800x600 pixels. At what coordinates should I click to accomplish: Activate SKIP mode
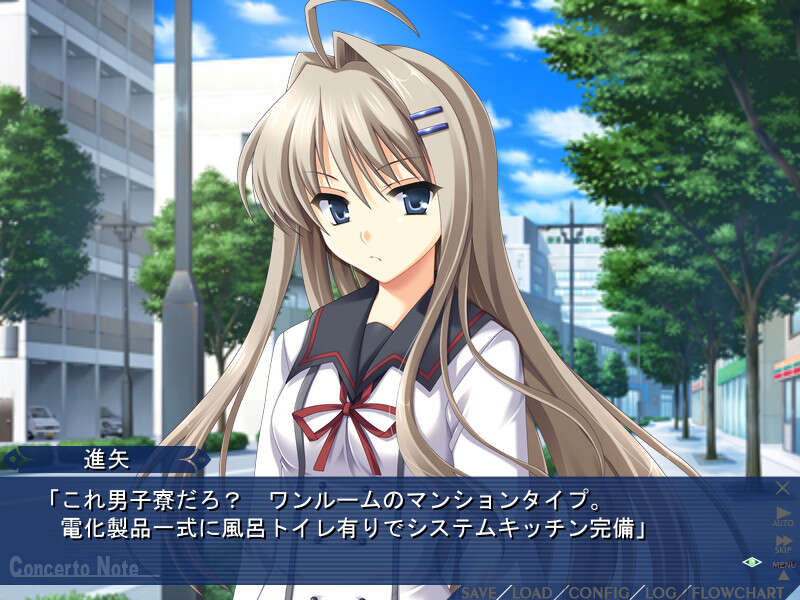tap(783, 544)
